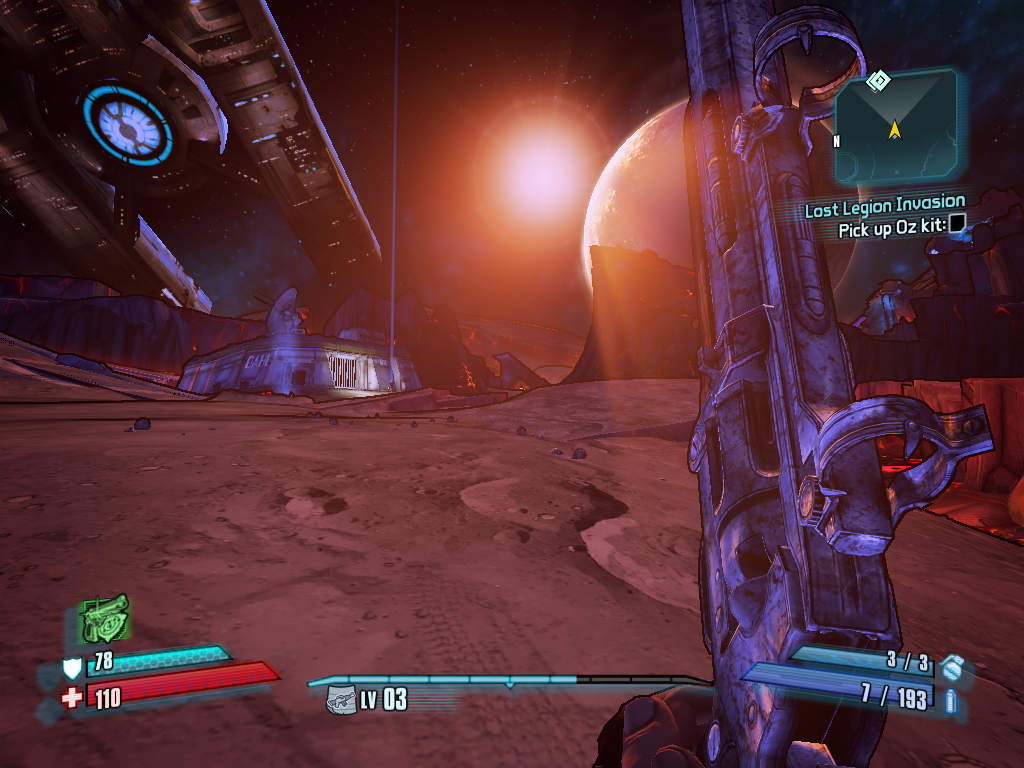Screen dimensions: 1024x768
Task: Click the minimap
Action: tap(896, 124)
